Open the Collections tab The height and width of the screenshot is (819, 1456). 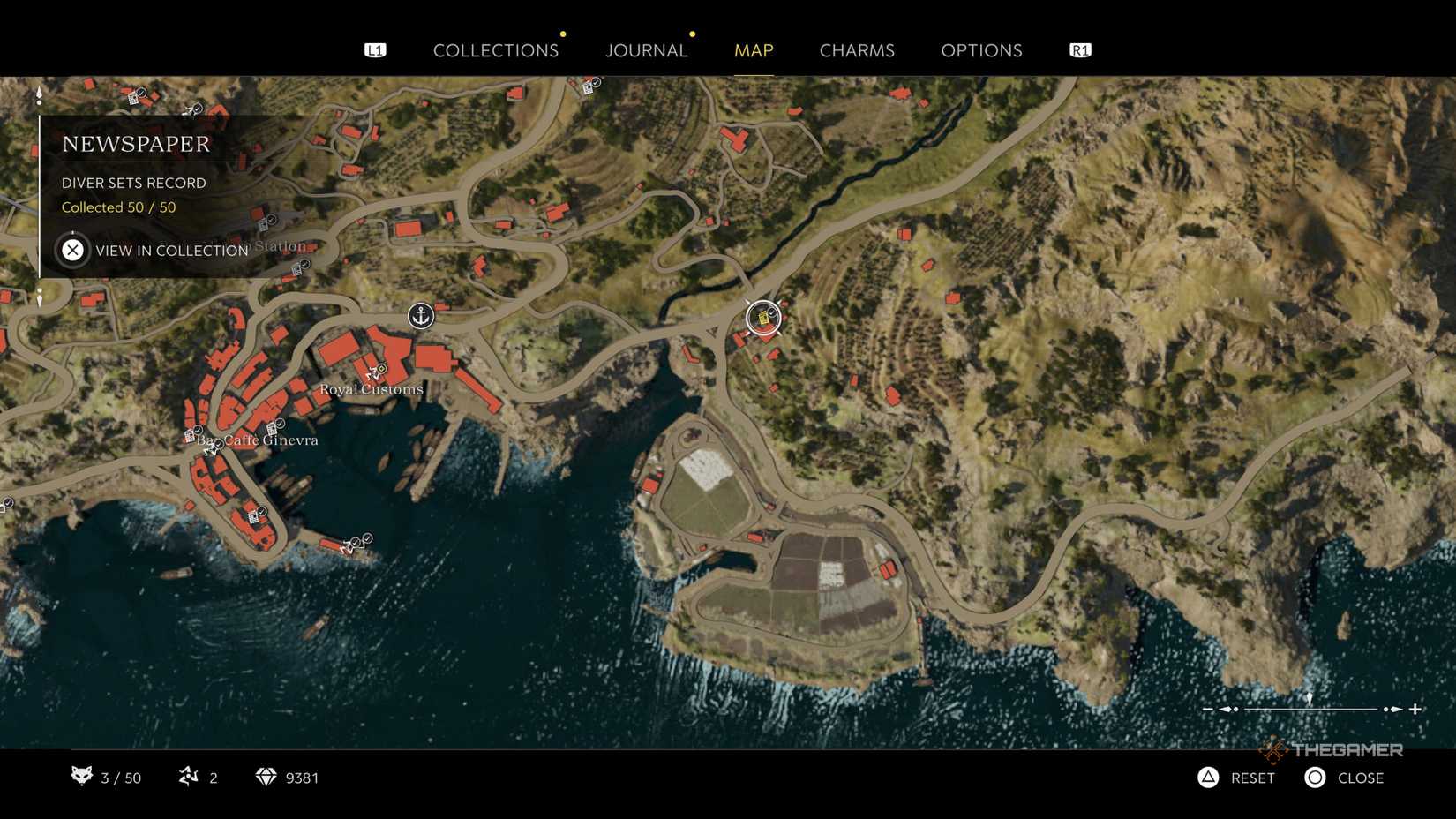click(496, 50)
